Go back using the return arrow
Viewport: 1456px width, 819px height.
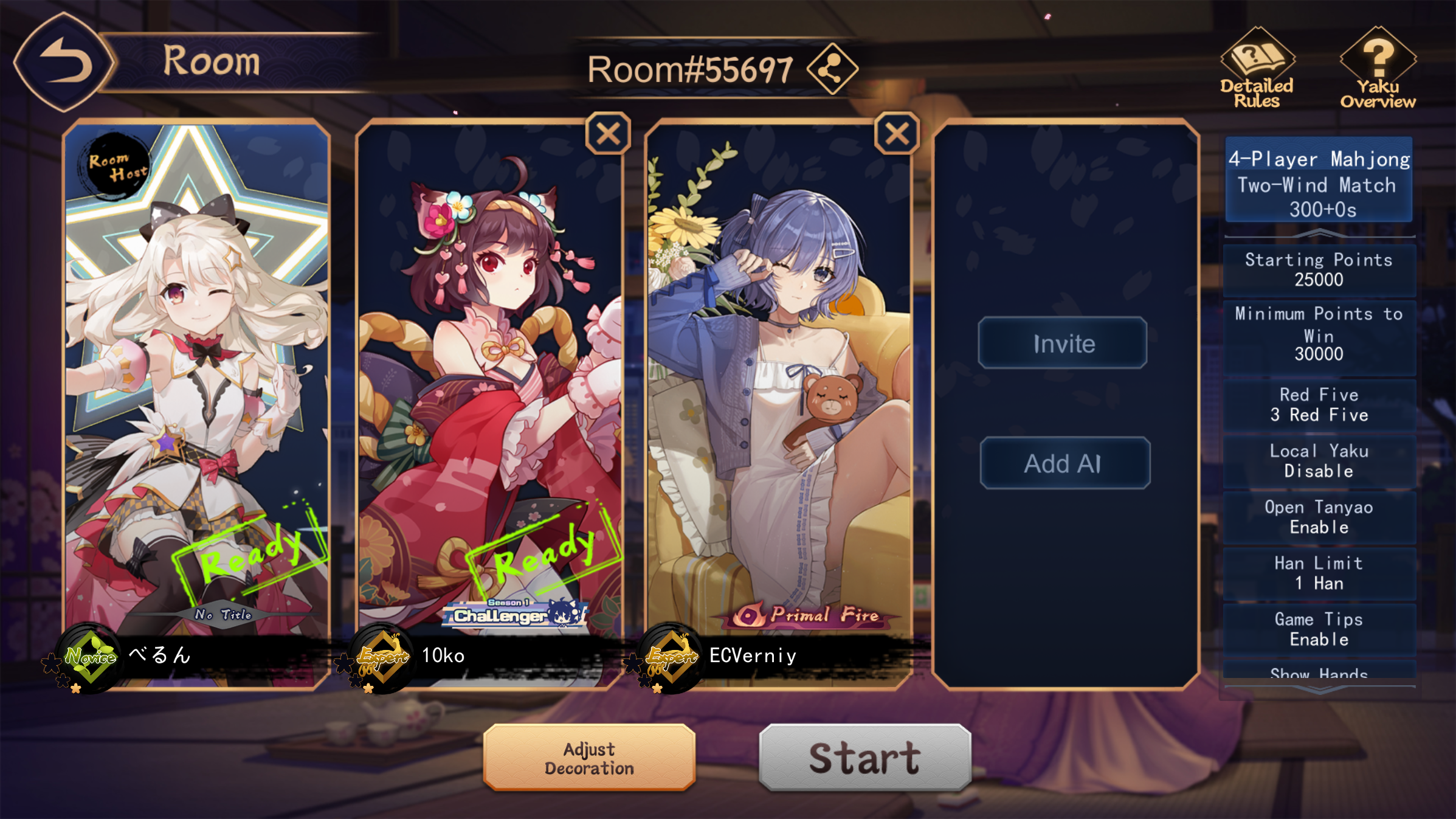(x=64, y=62)
